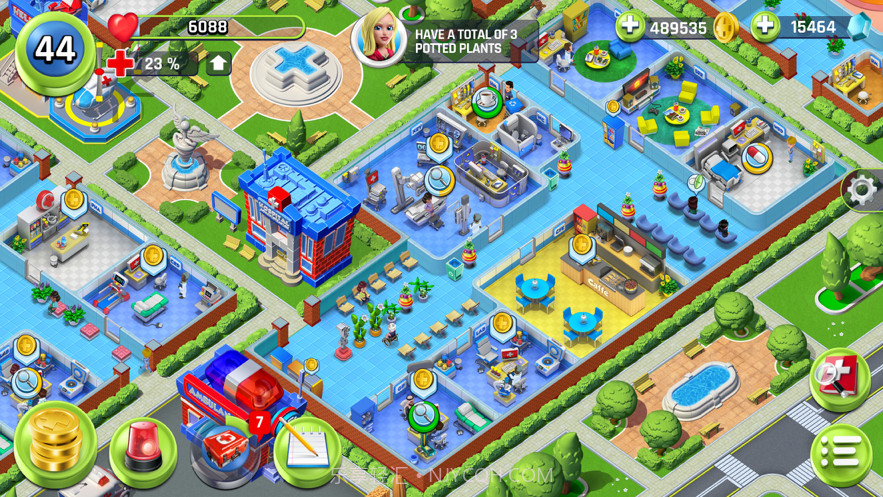Activate the red siren emergency button
The image size is (883, 497).
tap(143, 451)
